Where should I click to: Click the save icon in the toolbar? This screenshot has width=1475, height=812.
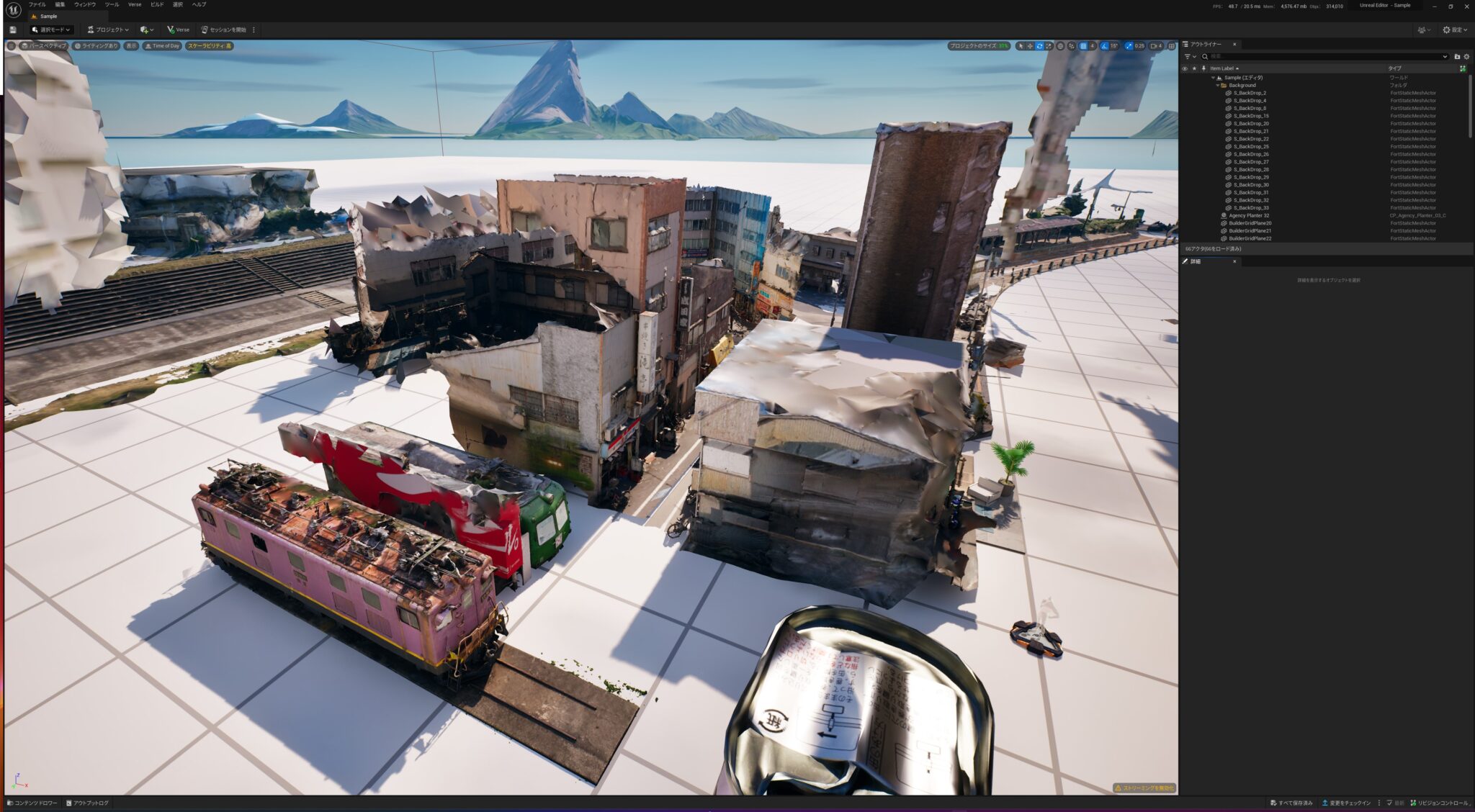tap(12, 30)
